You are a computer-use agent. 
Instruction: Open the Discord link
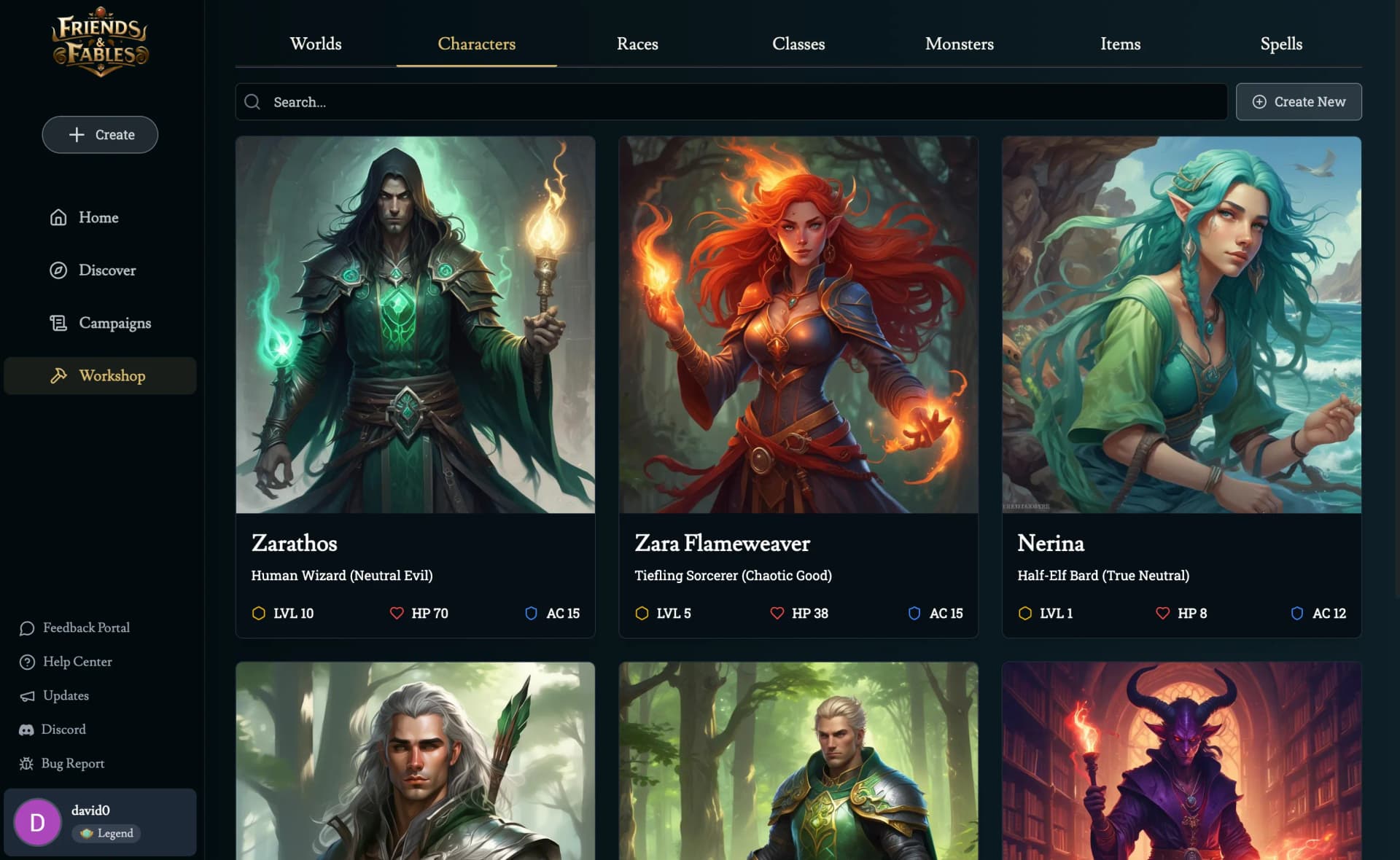(63, 730)
